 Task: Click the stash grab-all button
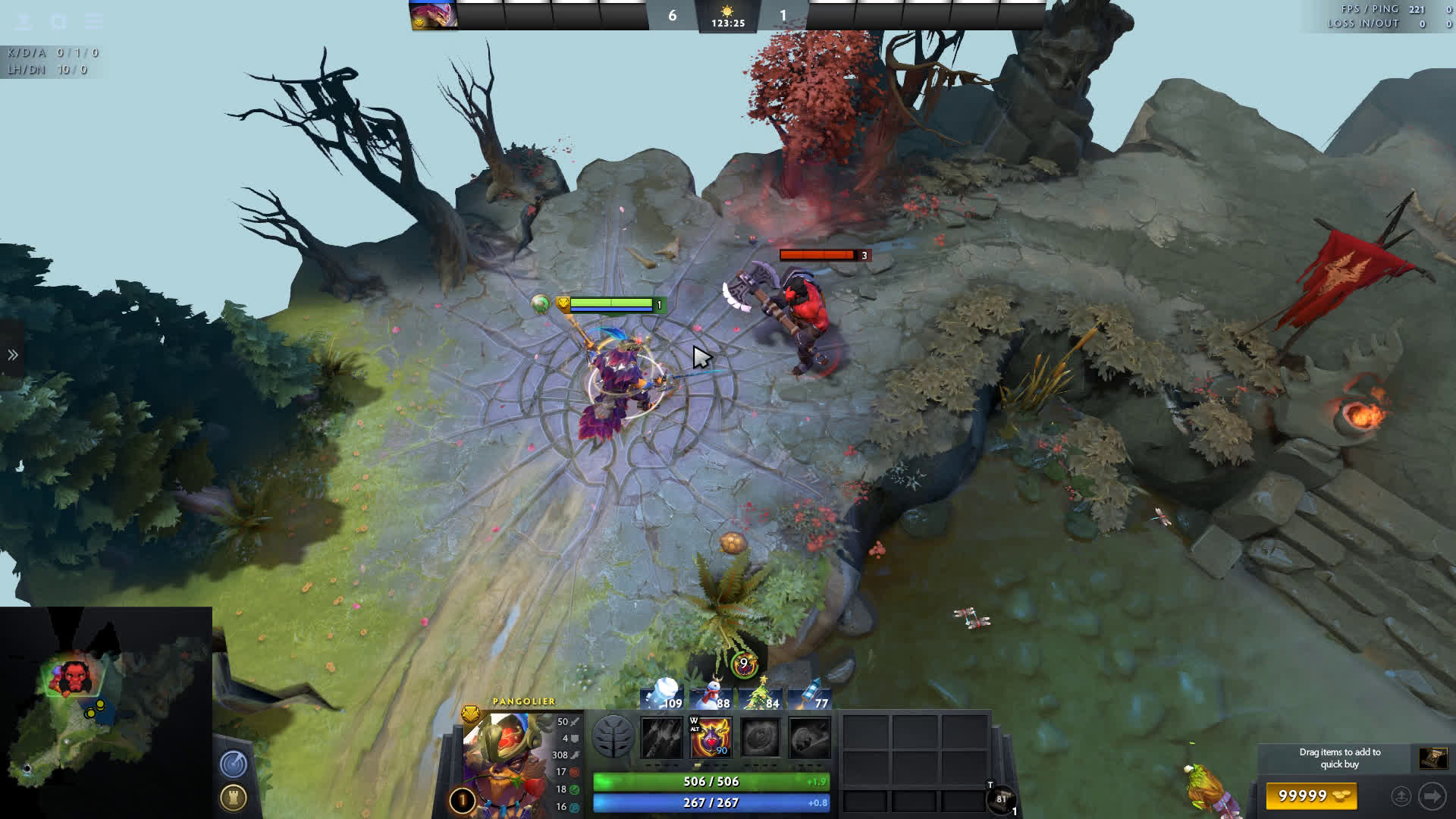click(x=1401, y=796)
